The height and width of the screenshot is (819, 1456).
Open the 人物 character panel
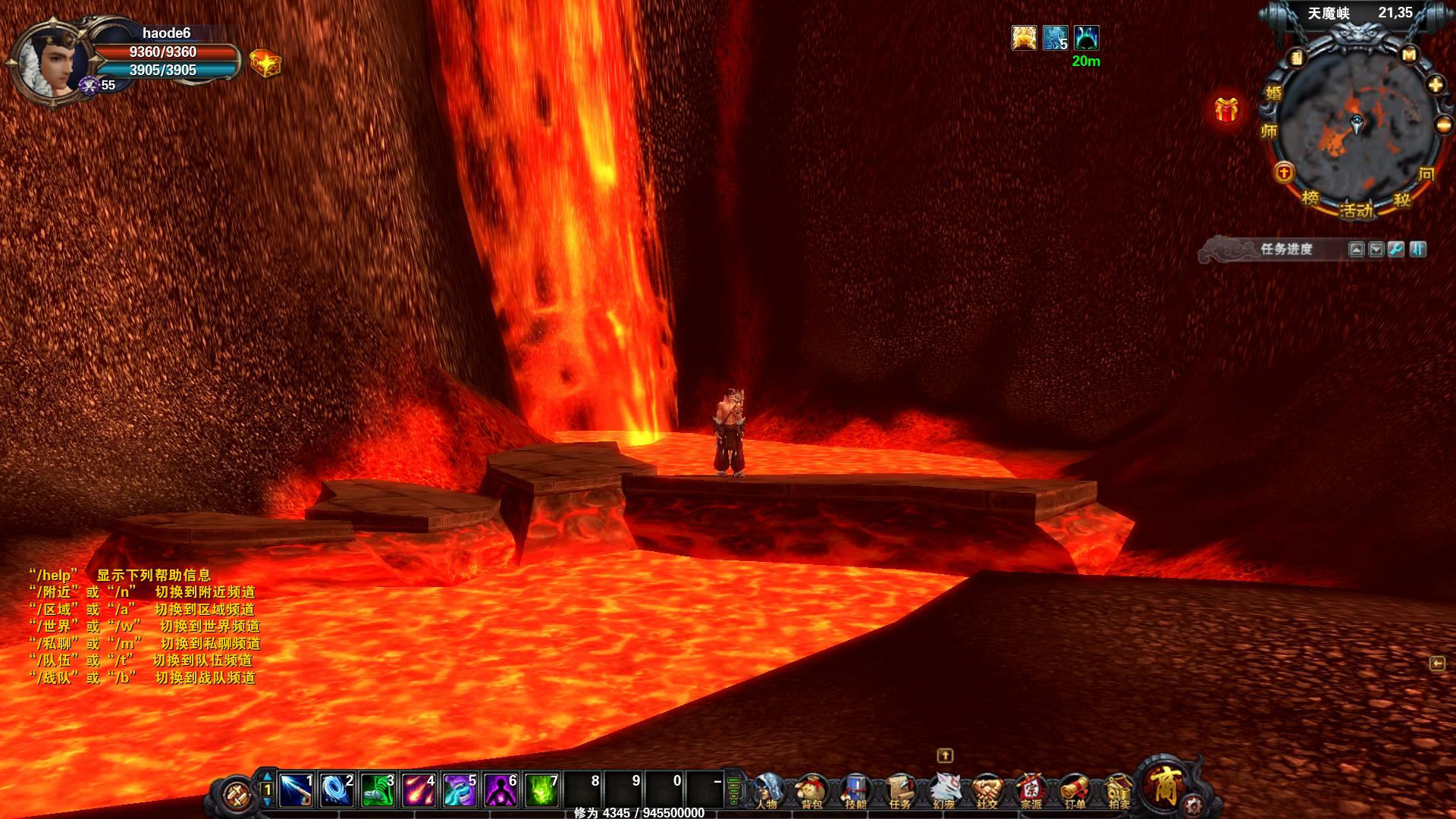click(x=768, y=791)
